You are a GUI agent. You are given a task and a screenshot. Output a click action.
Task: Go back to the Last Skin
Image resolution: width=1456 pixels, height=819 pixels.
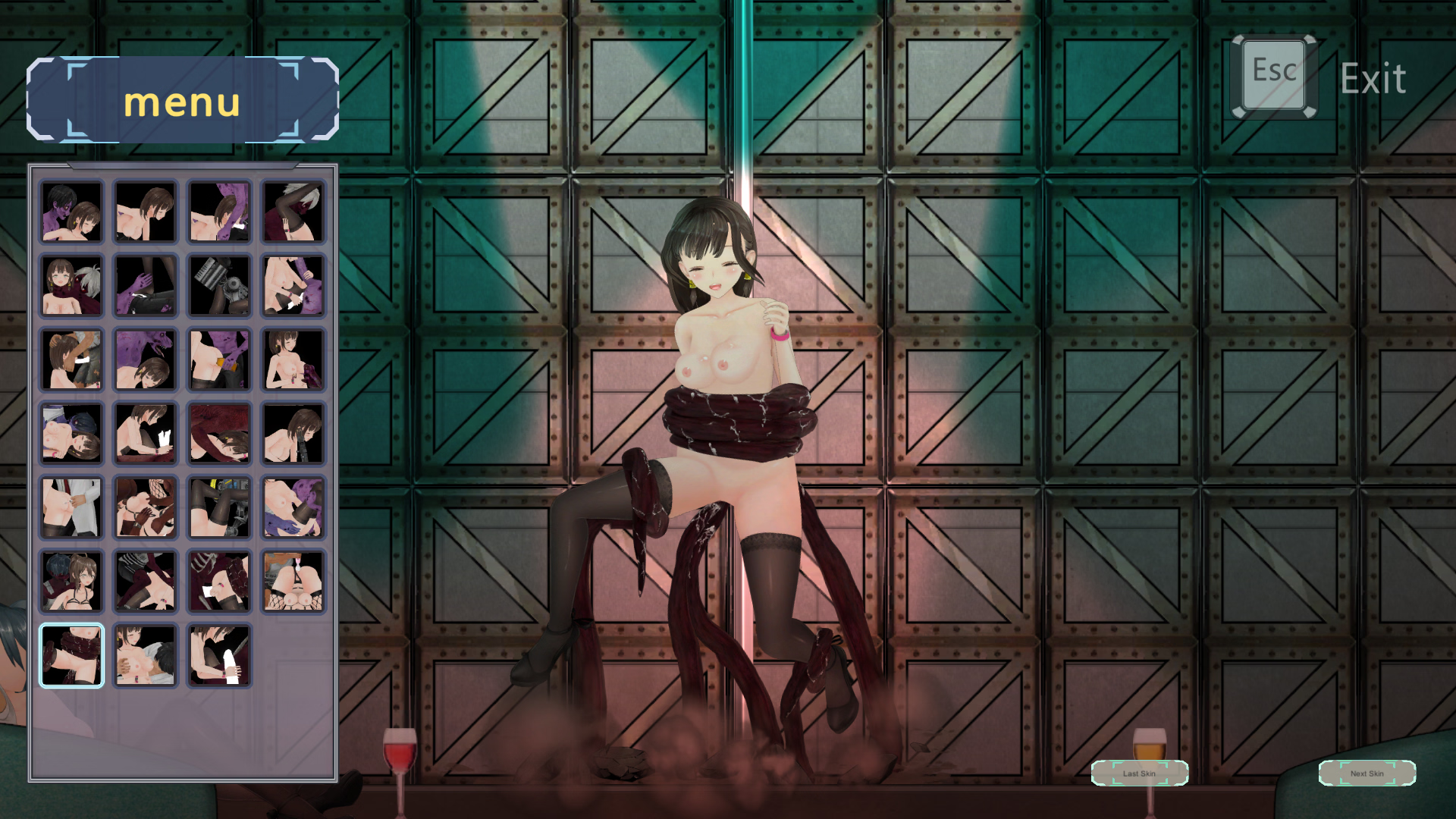coord(1139,773)
